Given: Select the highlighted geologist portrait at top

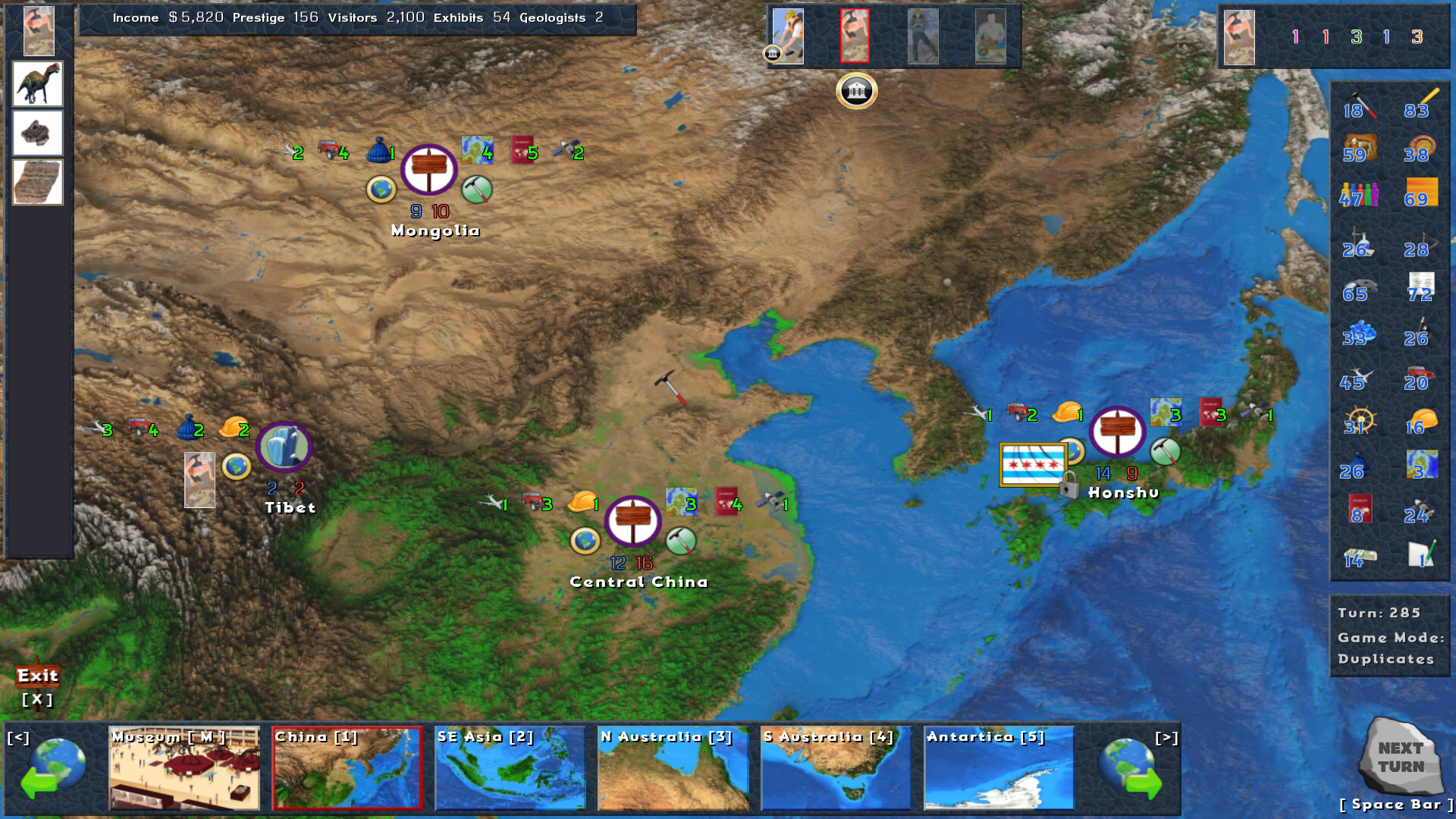Looking at the screenshot, I should 856,36.
